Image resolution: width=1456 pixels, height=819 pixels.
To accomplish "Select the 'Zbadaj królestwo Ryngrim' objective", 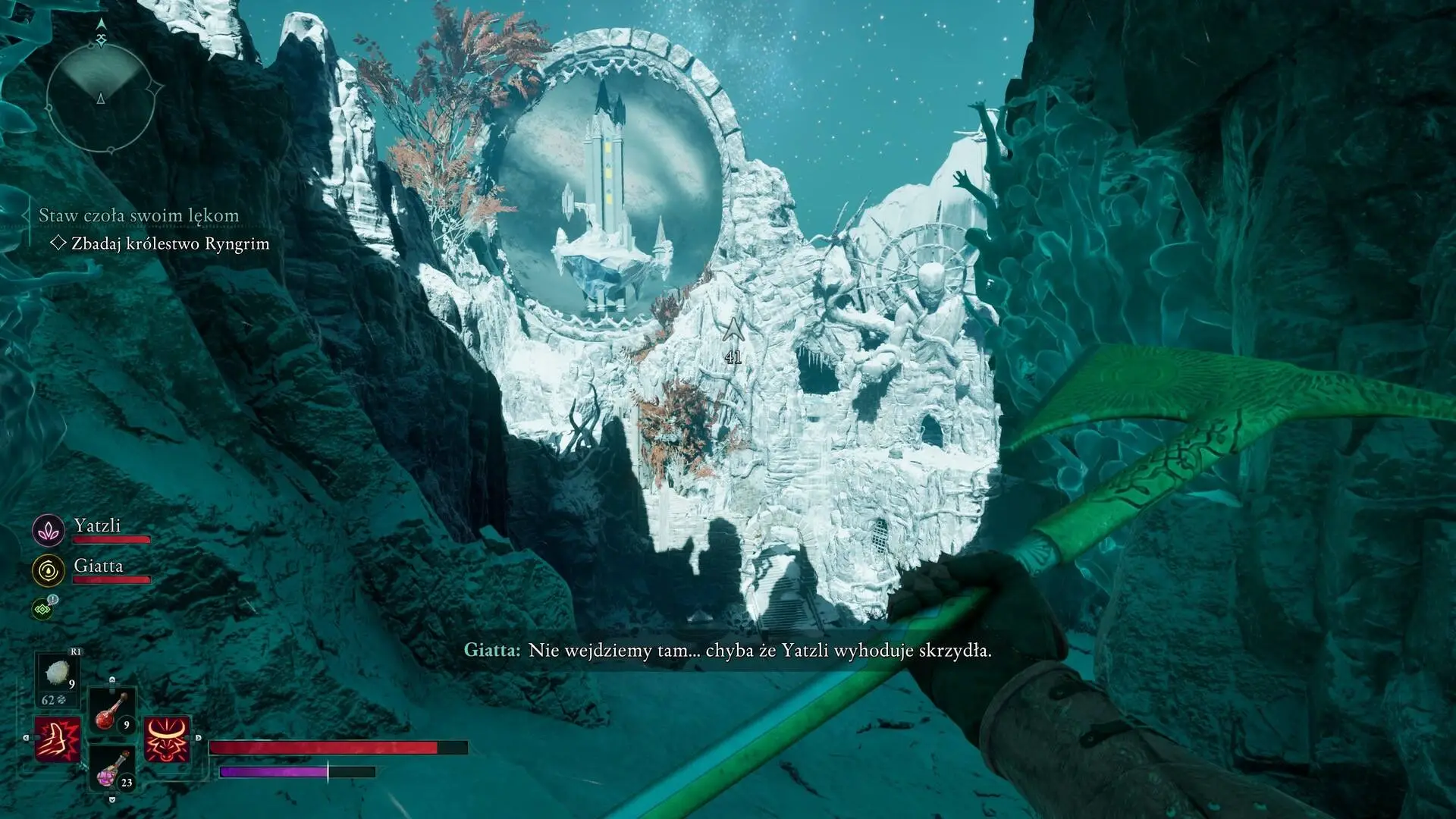I will click(x=170, y=243).
